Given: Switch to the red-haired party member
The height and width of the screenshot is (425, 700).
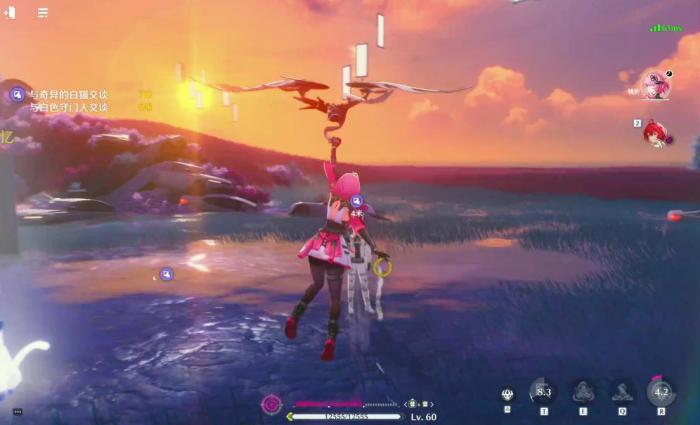Looking at the screenshot, I should [657, 132].
